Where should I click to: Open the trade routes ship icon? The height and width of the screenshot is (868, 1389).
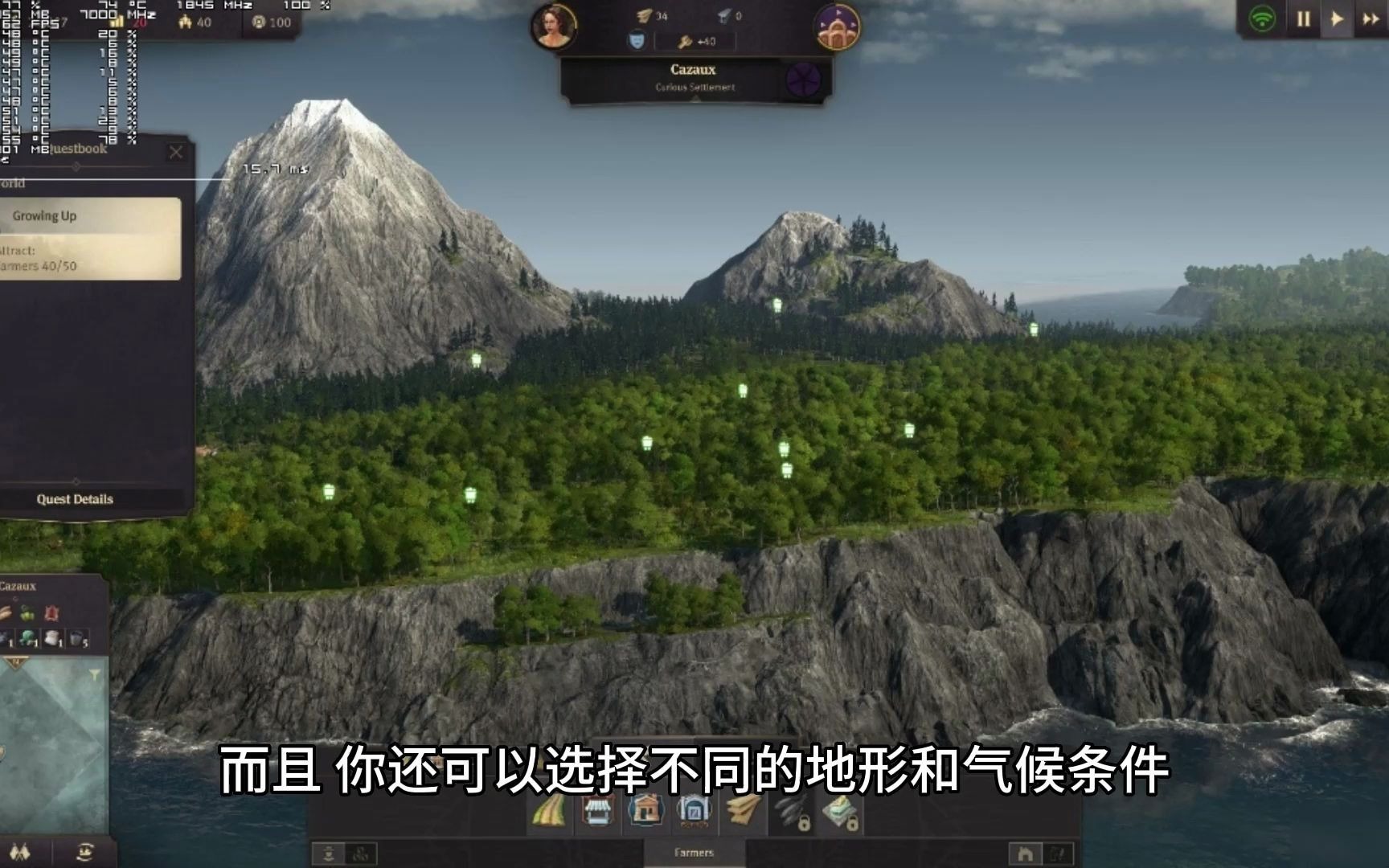84,853
